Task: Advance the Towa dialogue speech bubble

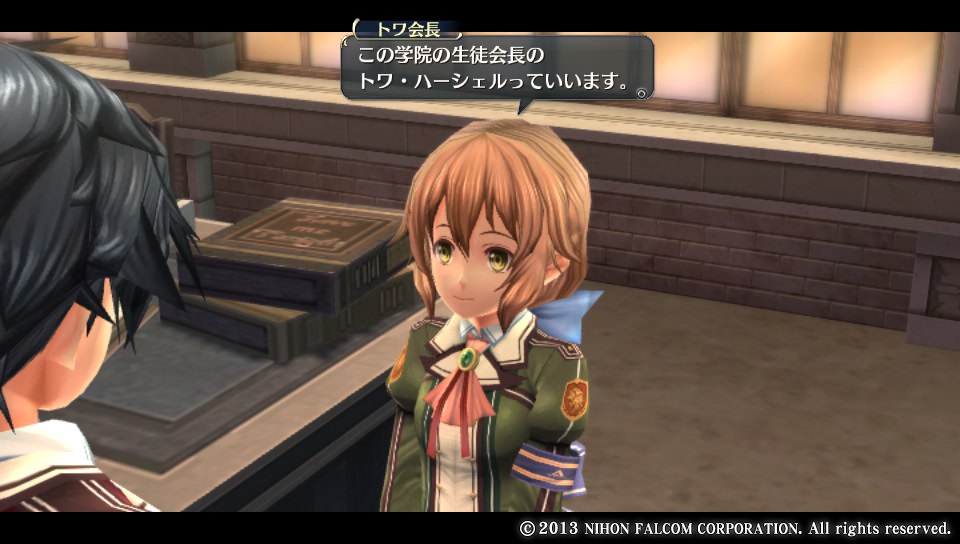Action: tap(497, 69)
